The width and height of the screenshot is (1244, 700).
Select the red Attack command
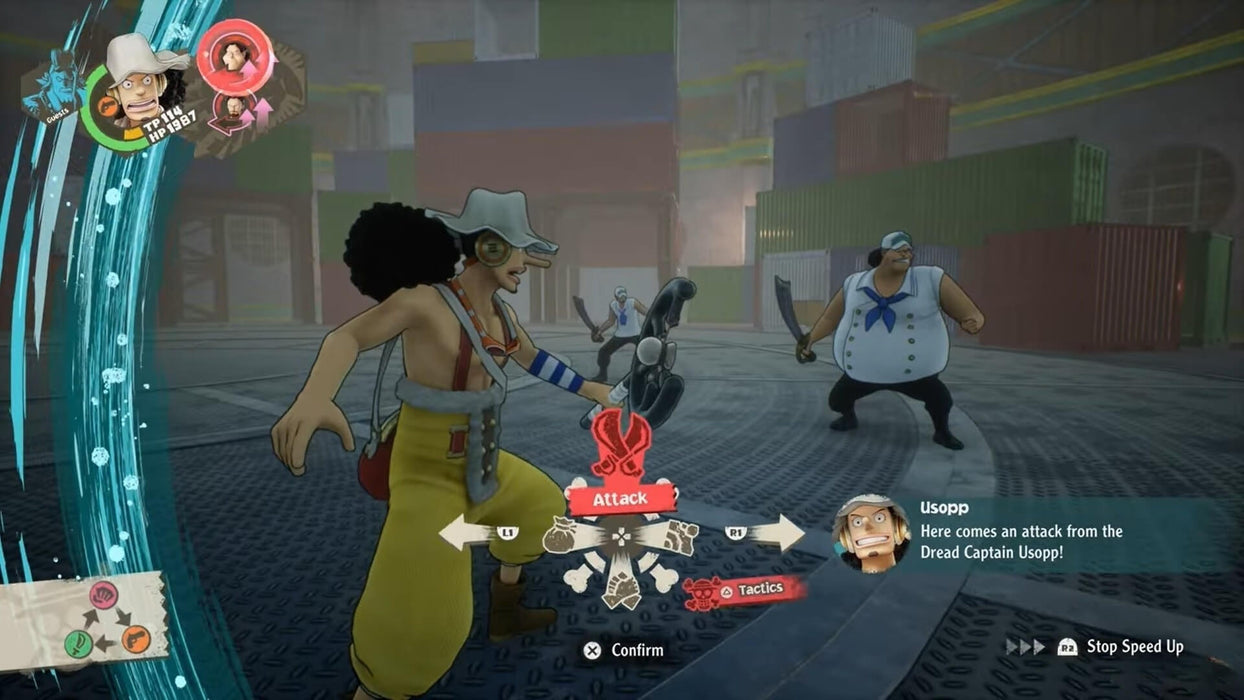620,497
